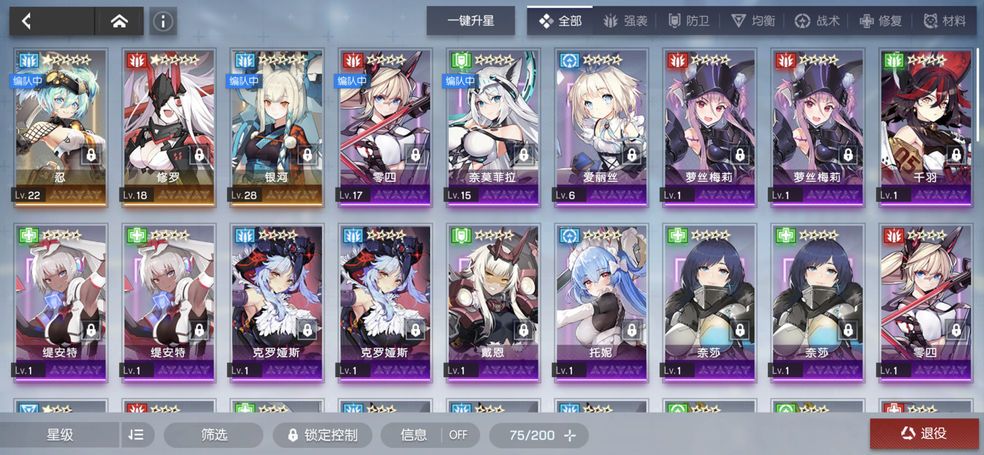The height and width of the screenshot is (455, 984).
Task: Open the info (i) help button
Action: 163,21
